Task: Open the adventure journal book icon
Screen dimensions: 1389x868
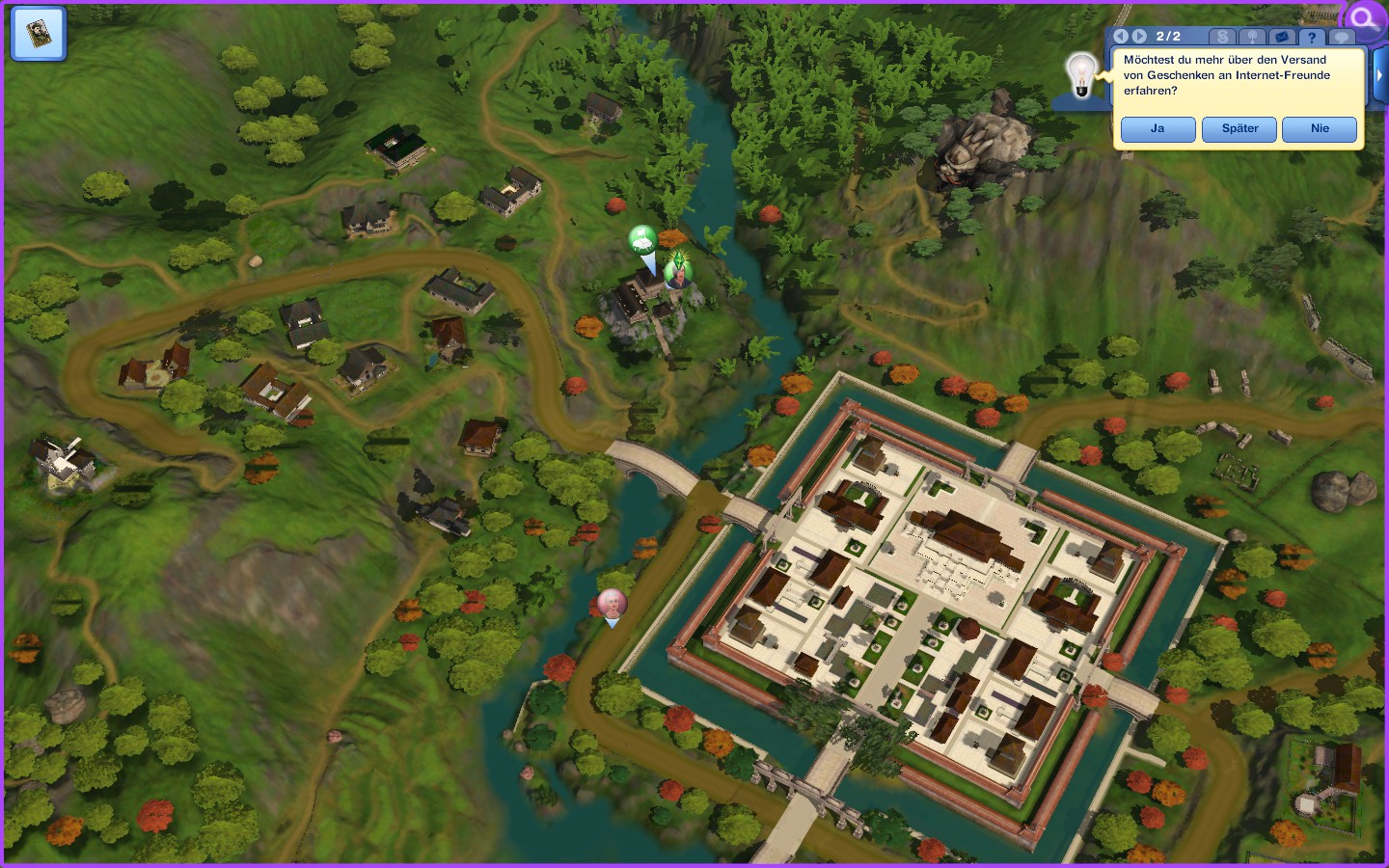Action: coord(39,33)
